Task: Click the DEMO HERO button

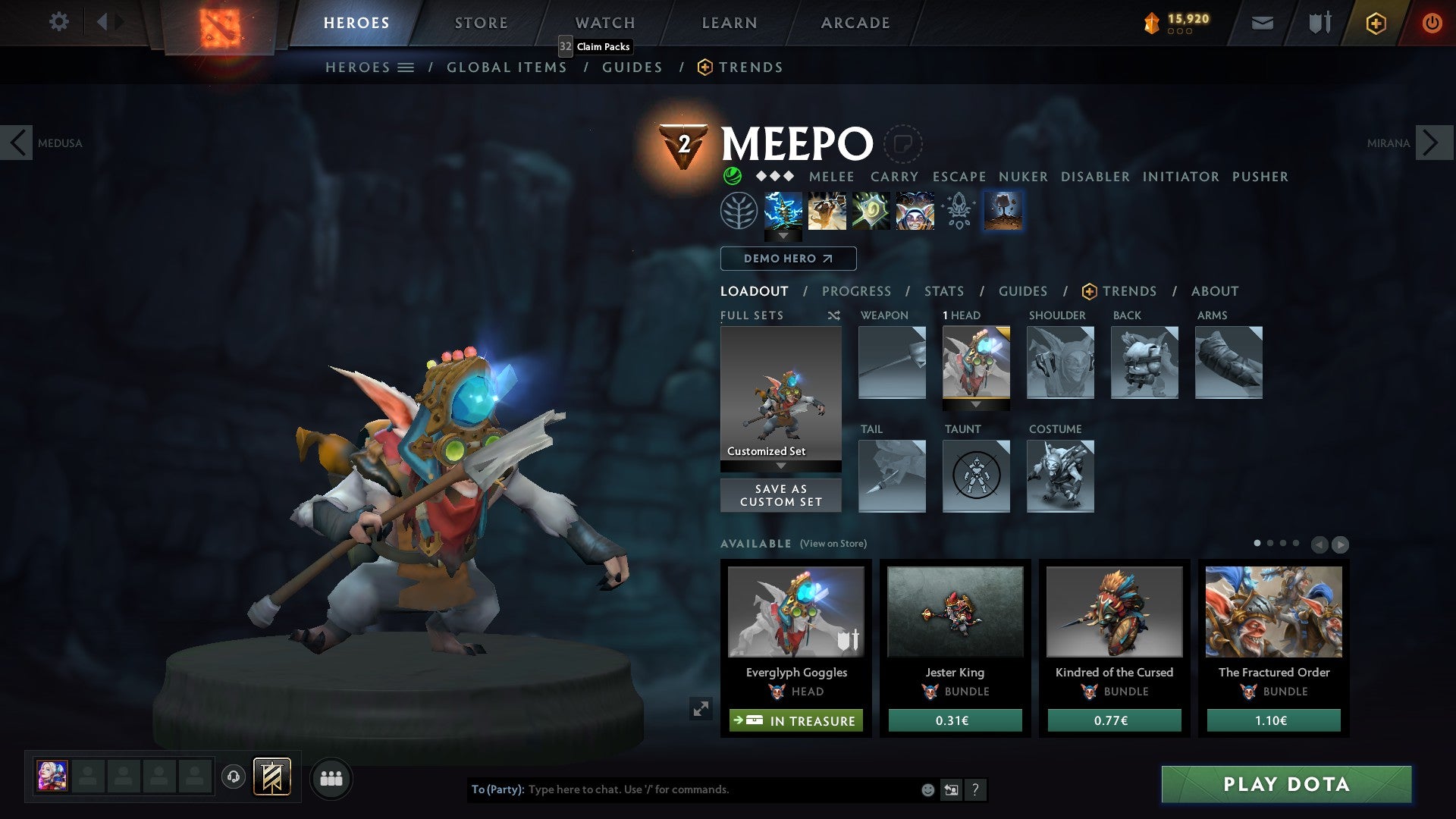Action: coord(788,259)
